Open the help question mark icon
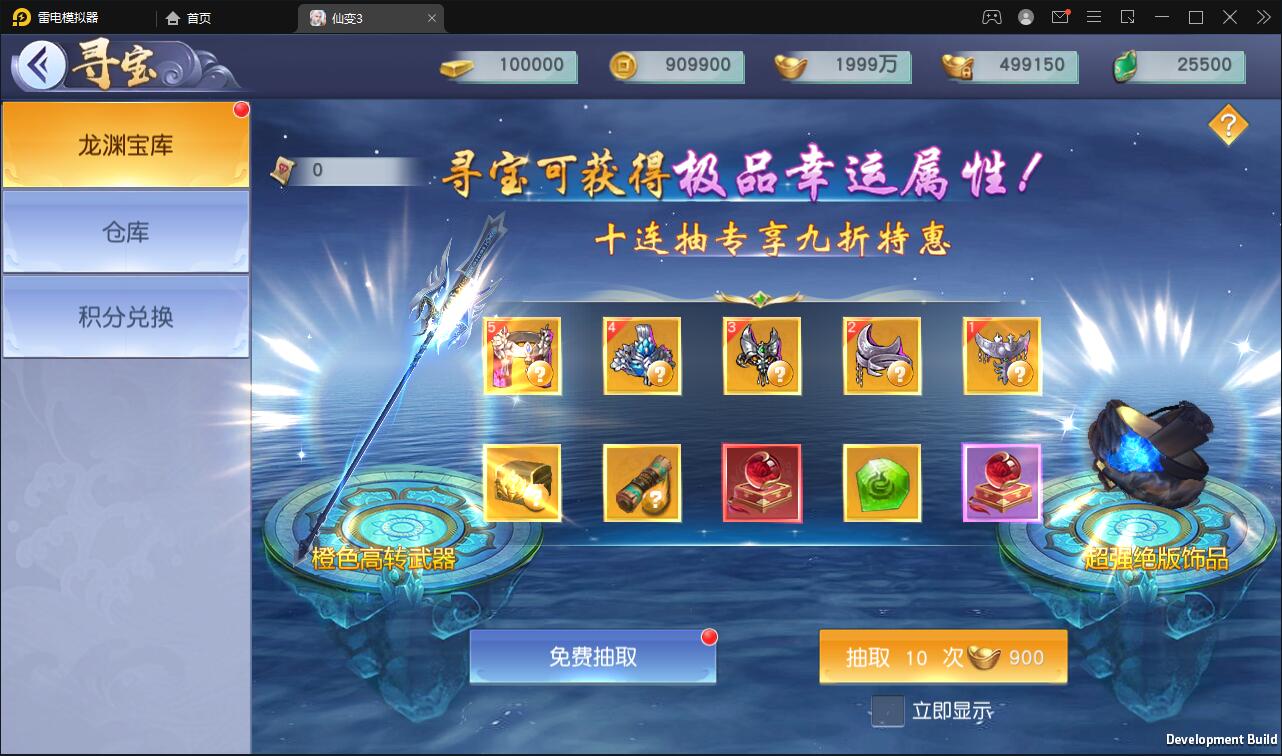The image size is (1282, 756). click(x=1228, y=126)
